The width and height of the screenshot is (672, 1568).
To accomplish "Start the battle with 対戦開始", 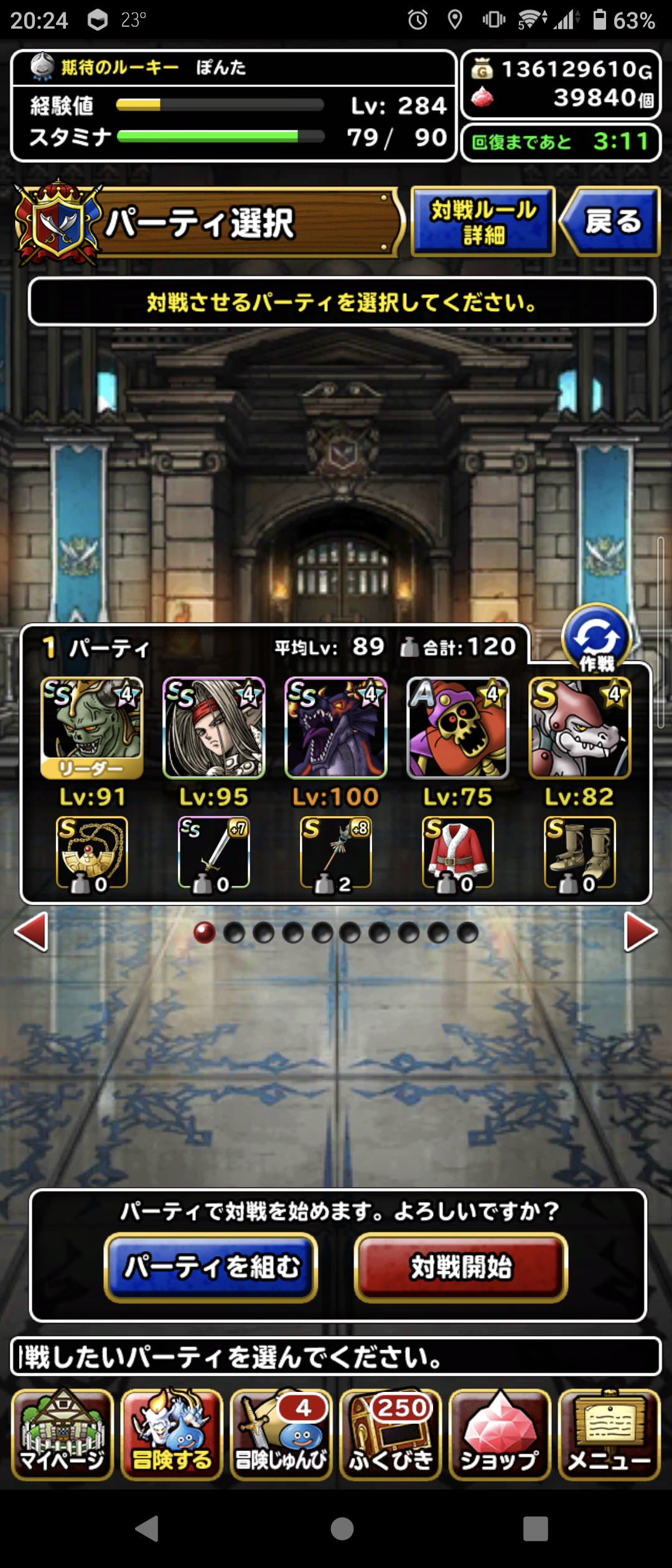I will [x=461, y=1267].
